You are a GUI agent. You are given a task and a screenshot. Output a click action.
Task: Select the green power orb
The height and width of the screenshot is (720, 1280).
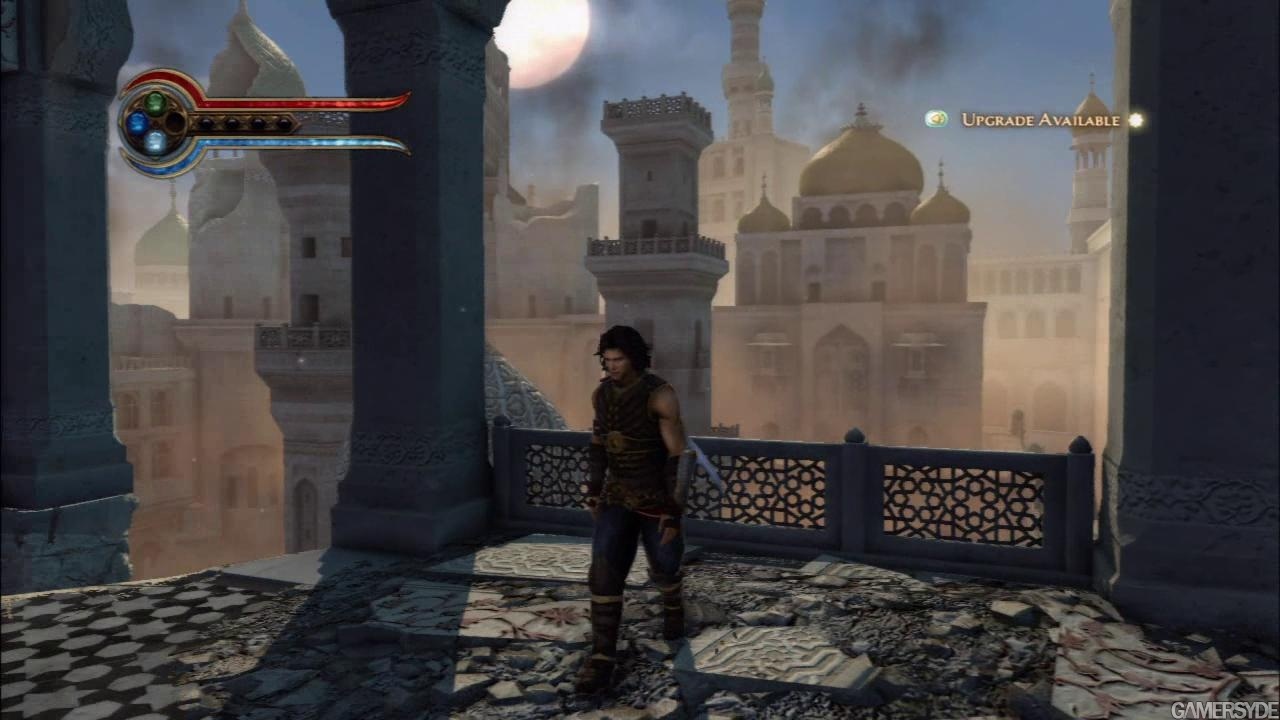(155, 101)
